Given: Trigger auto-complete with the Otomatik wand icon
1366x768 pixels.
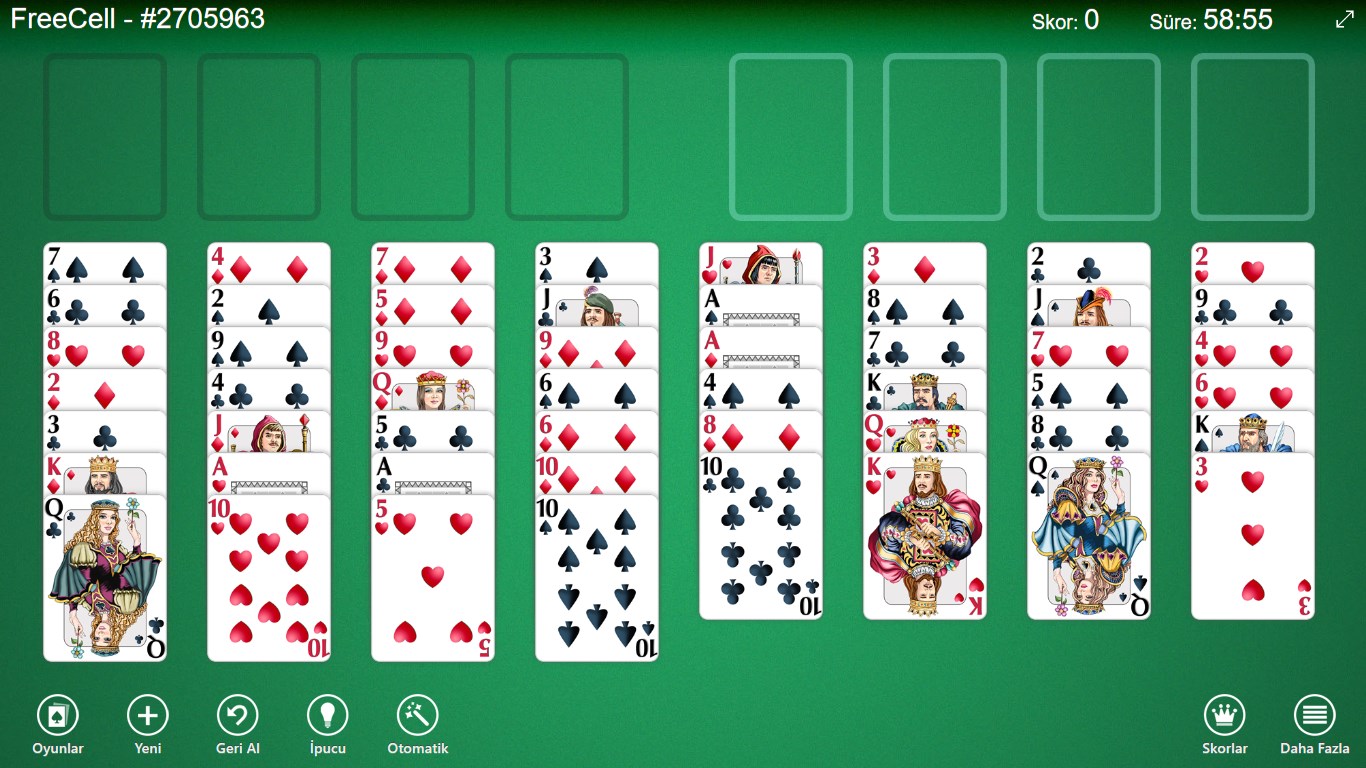Looking at the screenshot, I should 416,716.
